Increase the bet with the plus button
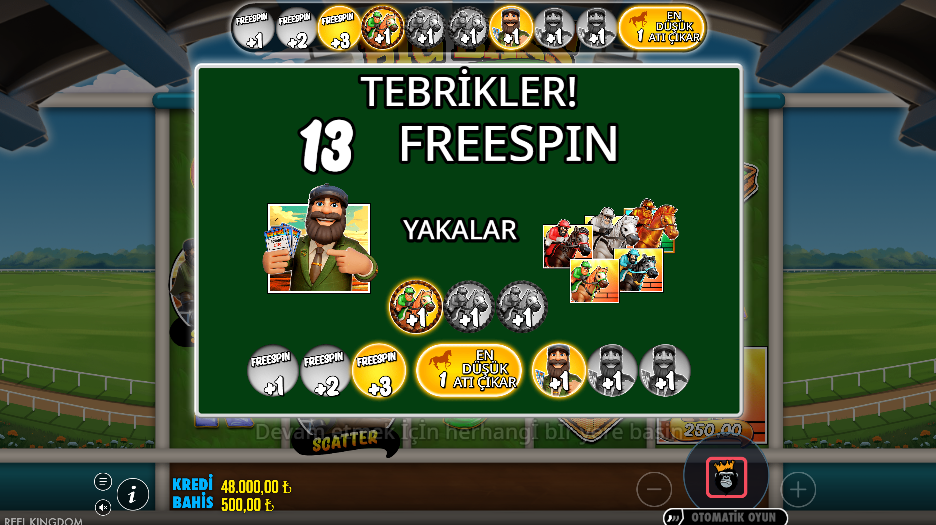Viewport: 936px width, 525px height. 798,489
